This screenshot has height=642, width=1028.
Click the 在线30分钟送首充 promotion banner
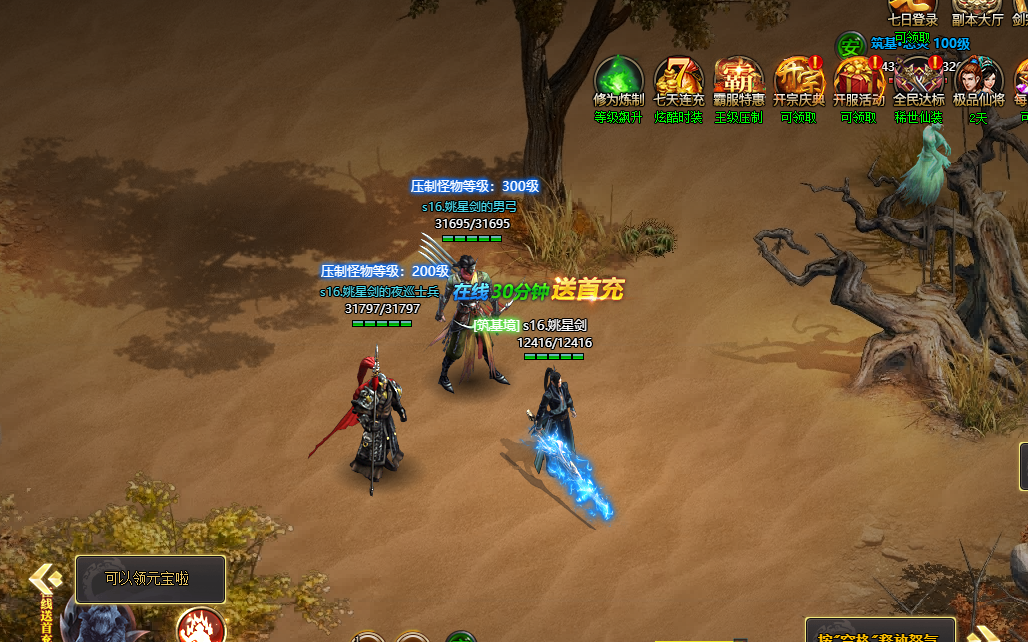click(x=538, y=291)
